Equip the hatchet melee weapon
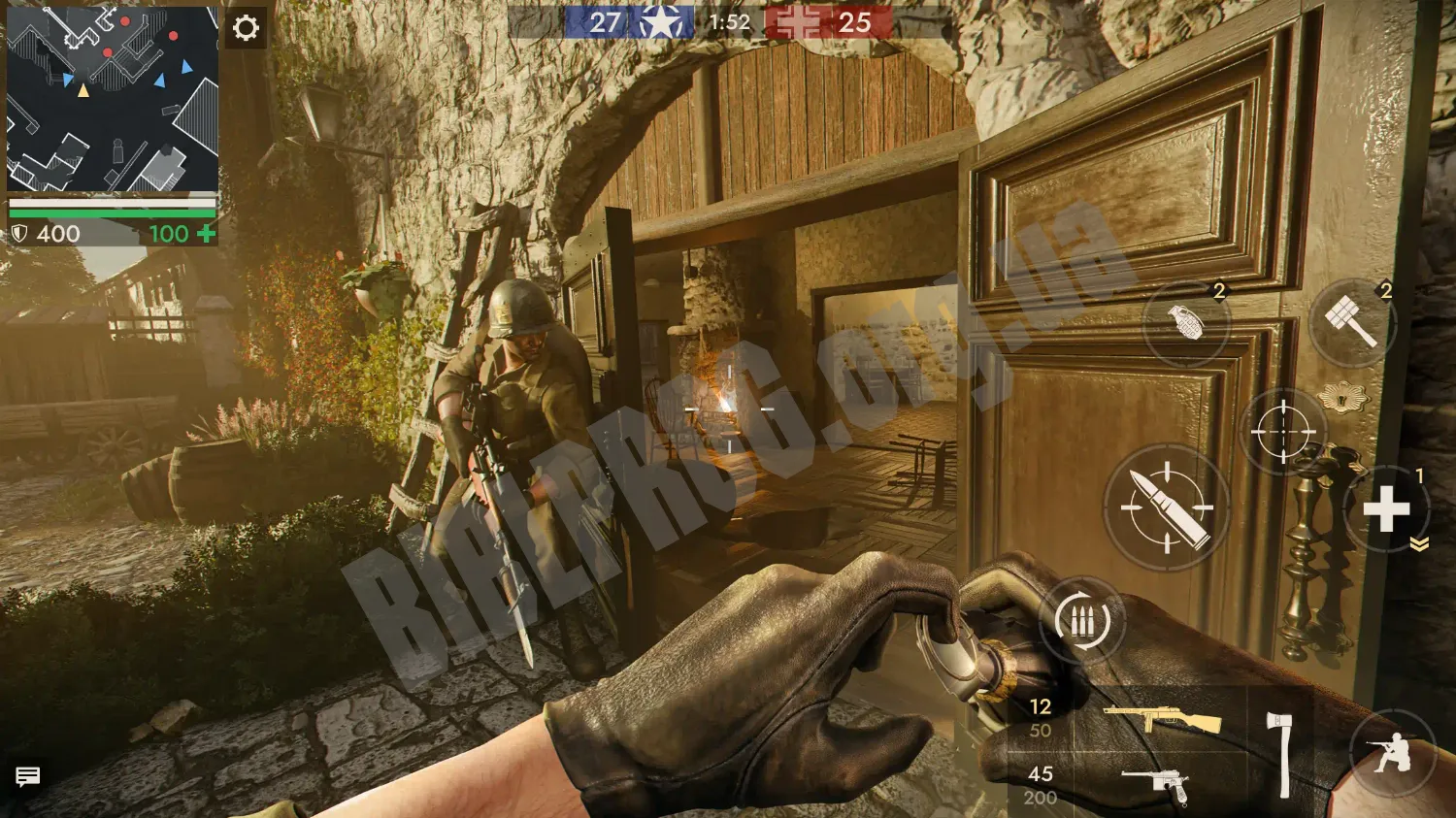 click(1280, 754)
